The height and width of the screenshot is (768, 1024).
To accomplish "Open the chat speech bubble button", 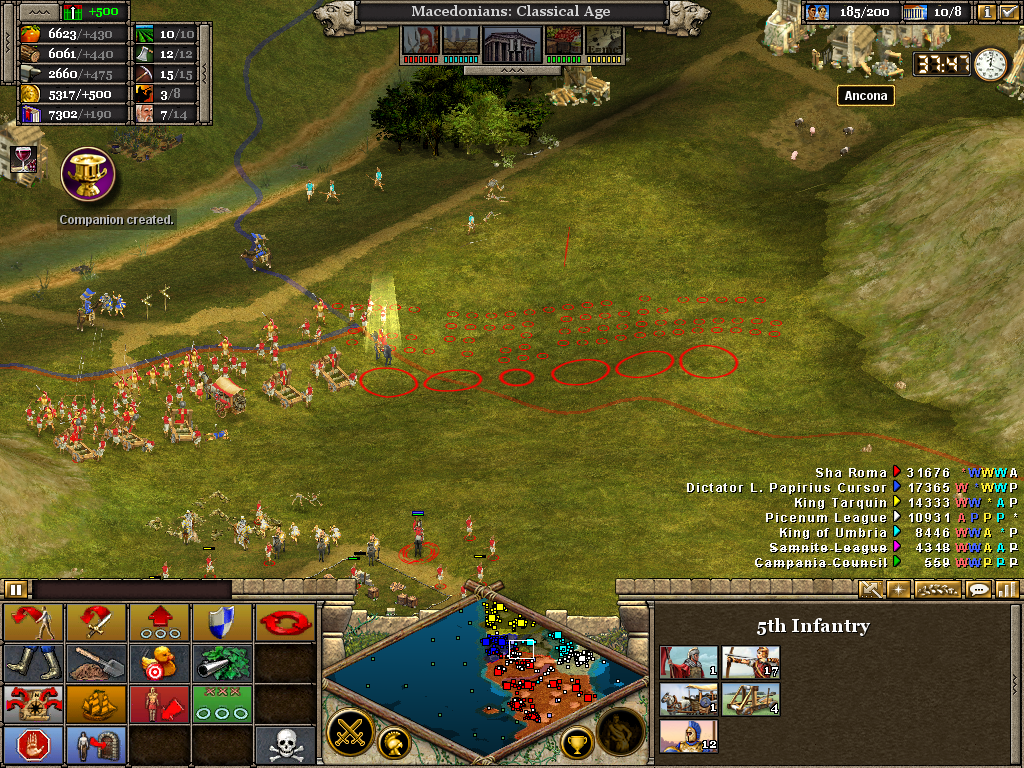I will coord(977,590).
